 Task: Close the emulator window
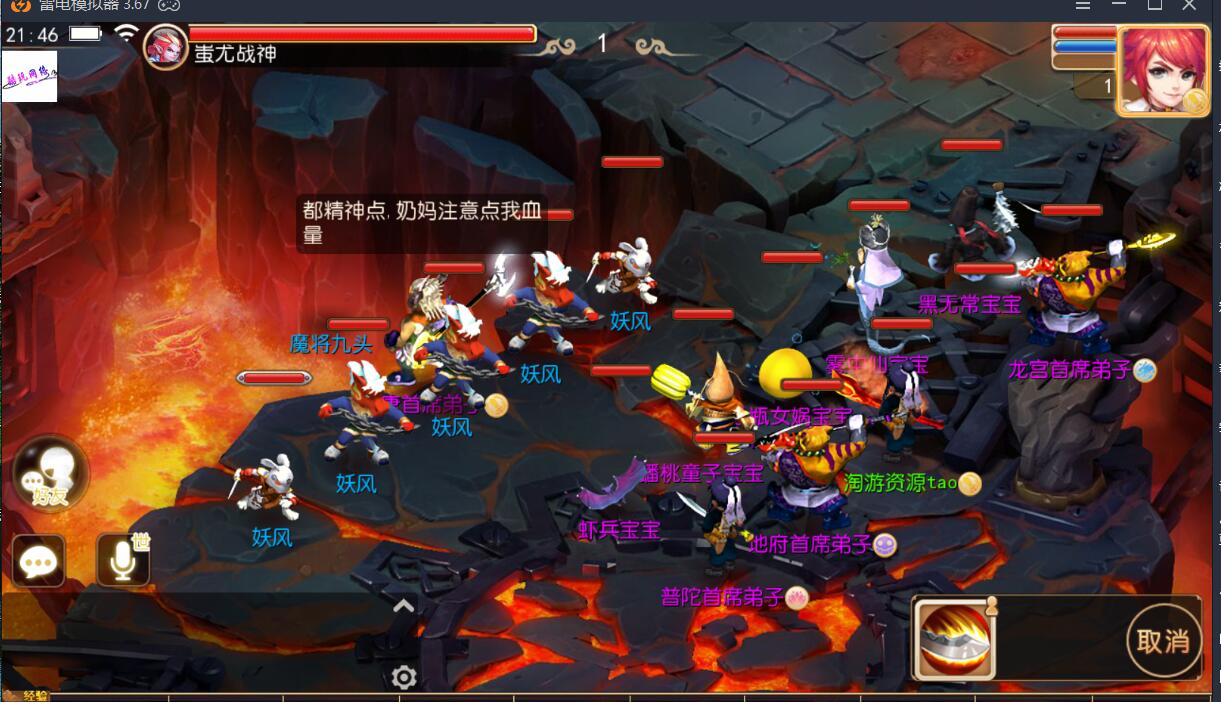1188,5
